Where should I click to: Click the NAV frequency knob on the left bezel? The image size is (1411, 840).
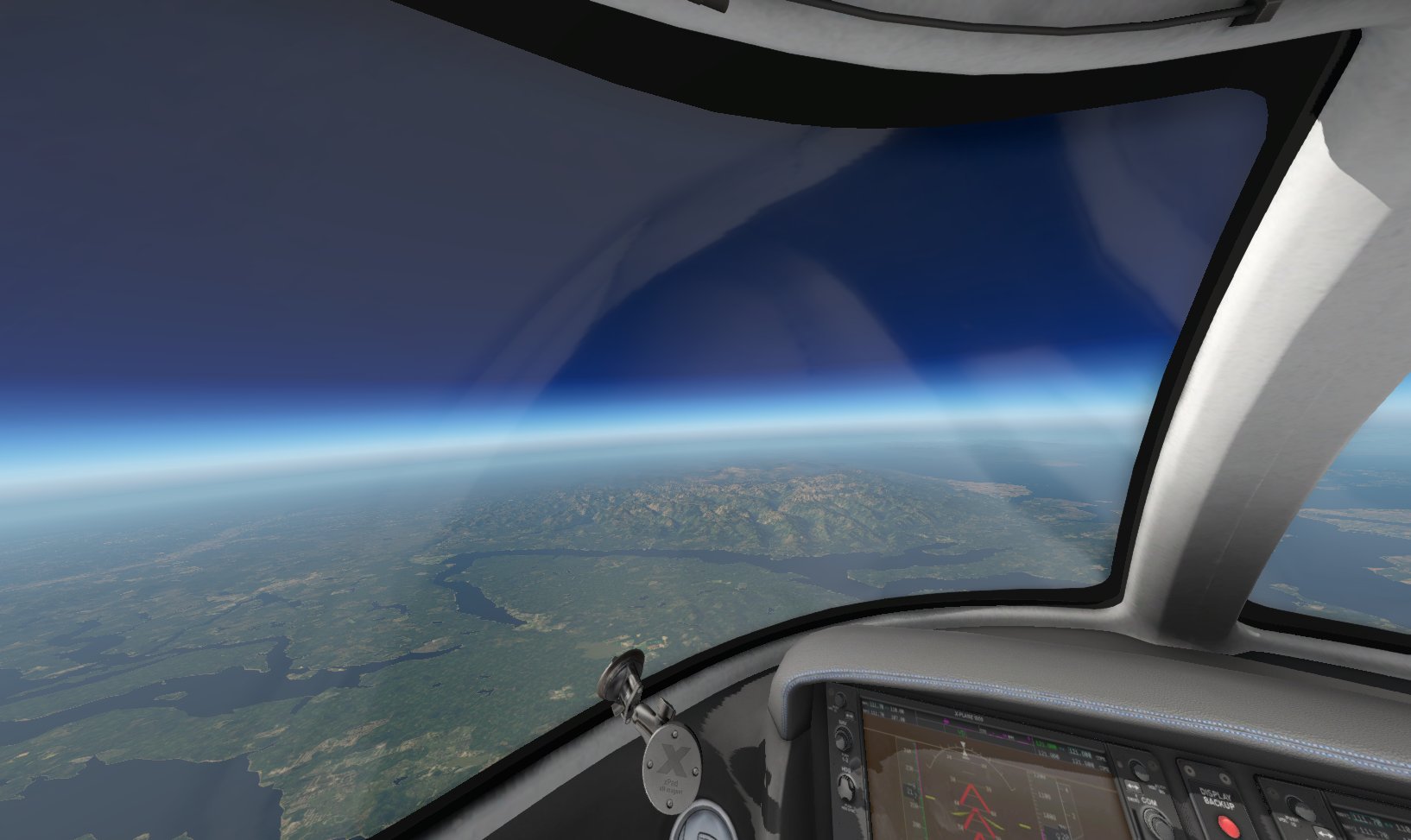[841, 738]
